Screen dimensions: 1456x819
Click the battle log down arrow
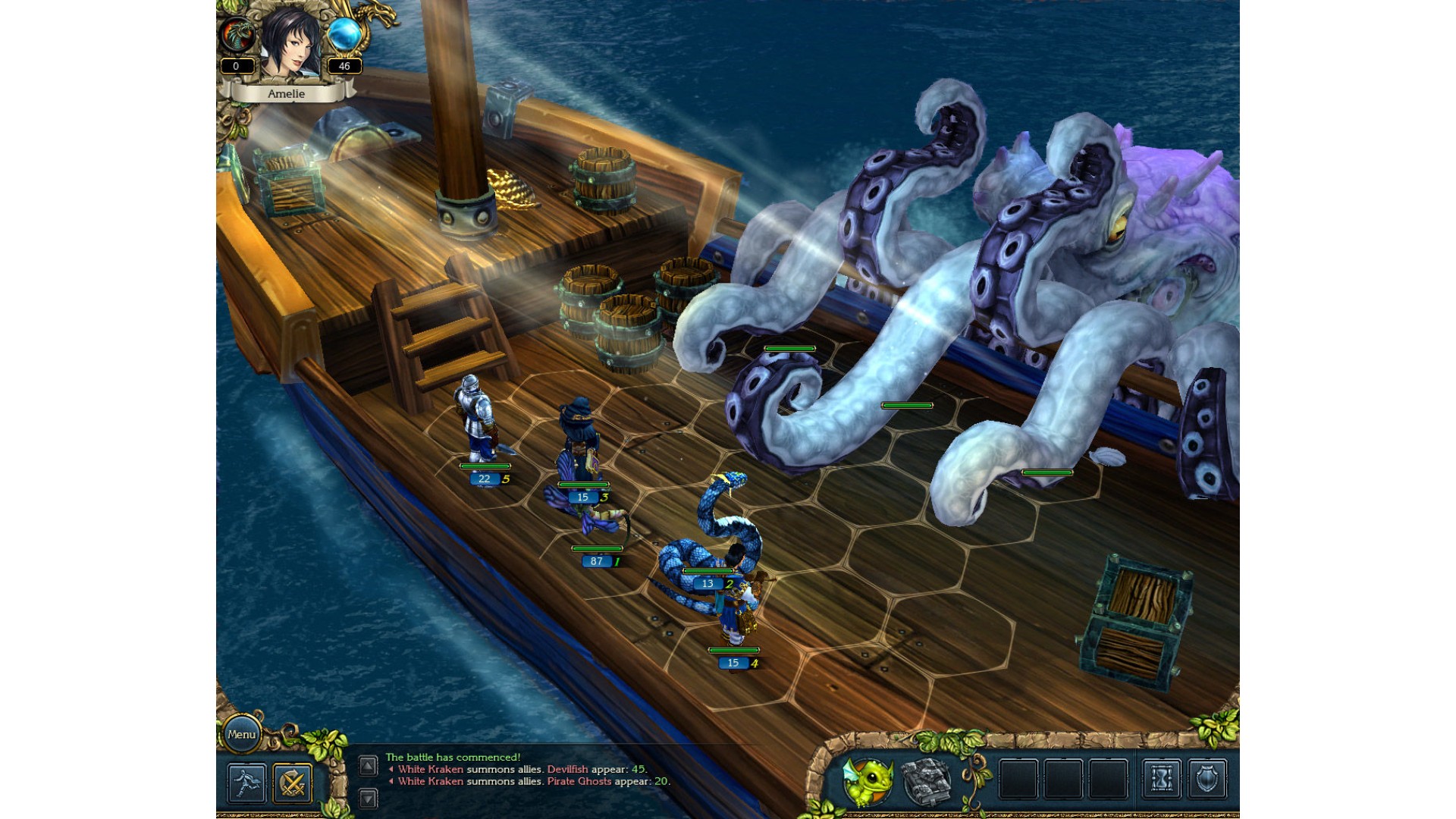point(368,798)
